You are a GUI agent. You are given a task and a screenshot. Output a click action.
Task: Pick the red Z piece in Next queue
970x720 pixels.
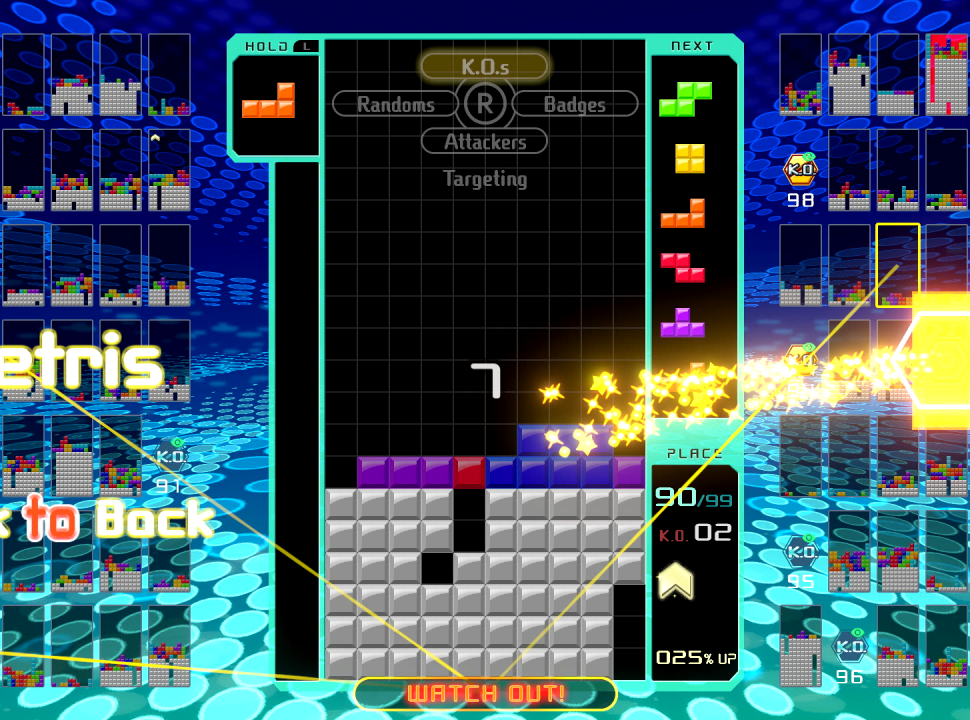683,267
